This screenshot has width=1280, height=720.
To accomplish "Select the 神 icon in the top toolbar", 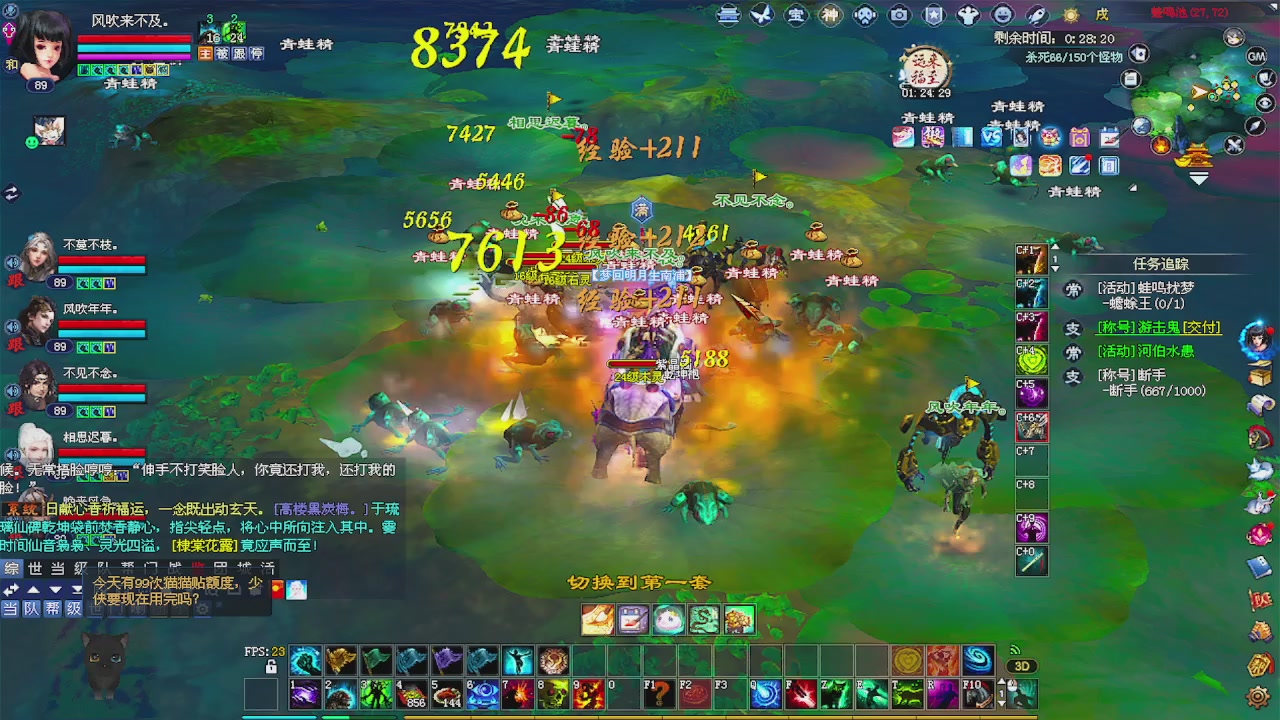I will click(x=831, y=14).
